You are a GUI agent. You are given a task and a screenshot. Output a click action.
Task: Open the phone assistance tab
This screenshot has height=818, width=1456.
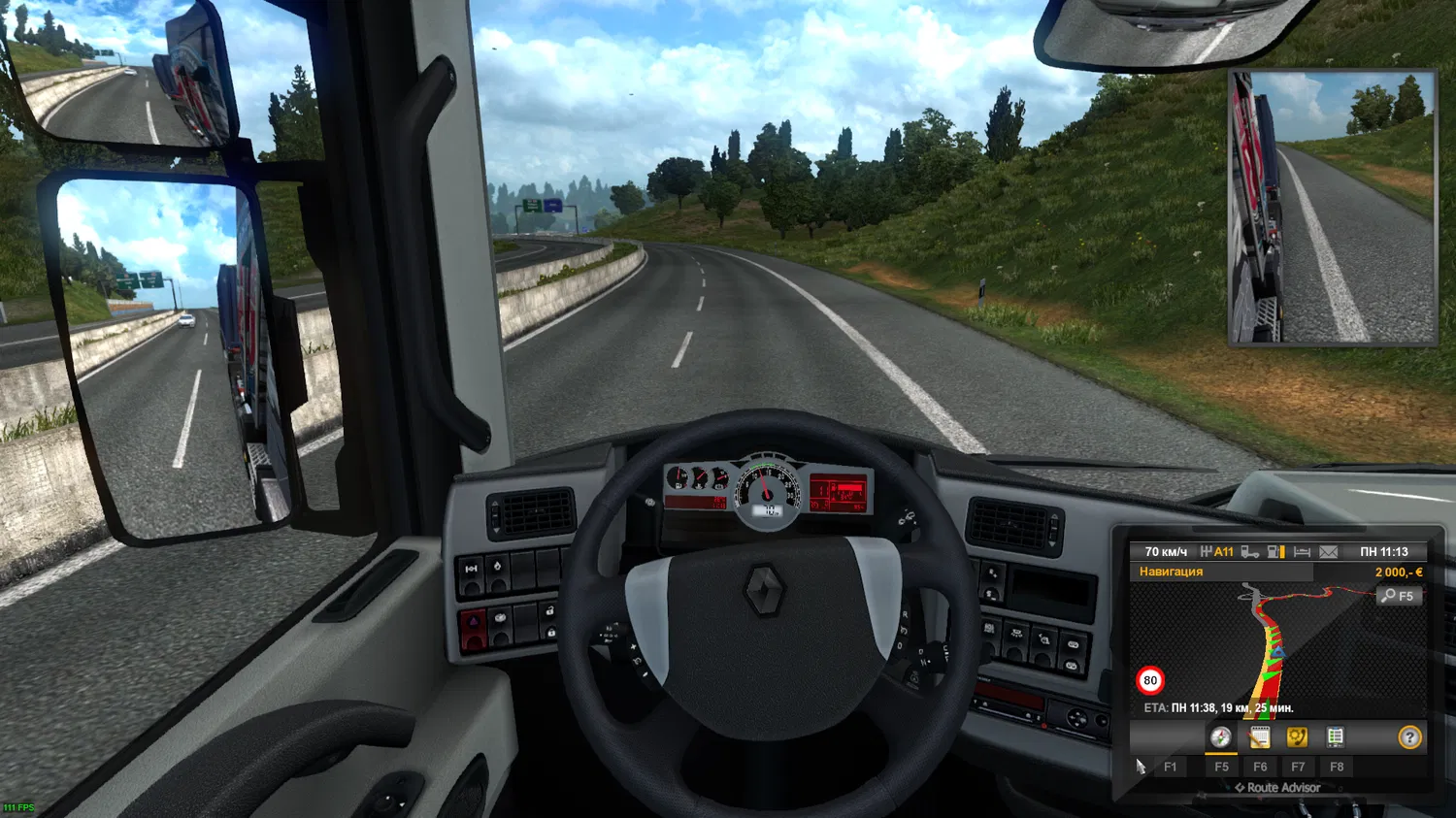click(1297, 737)
